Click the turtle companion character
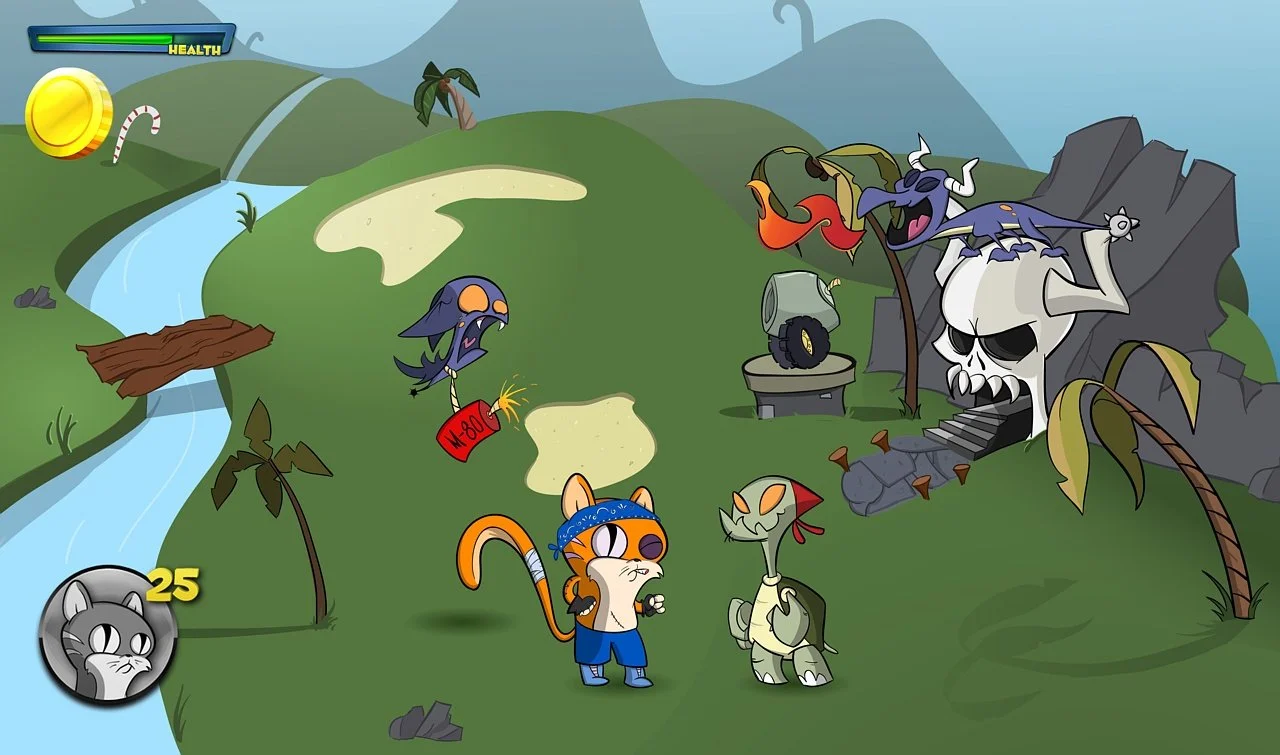Image resolution: width=1280 pixels, height=755 pixels. click(775, 580)
